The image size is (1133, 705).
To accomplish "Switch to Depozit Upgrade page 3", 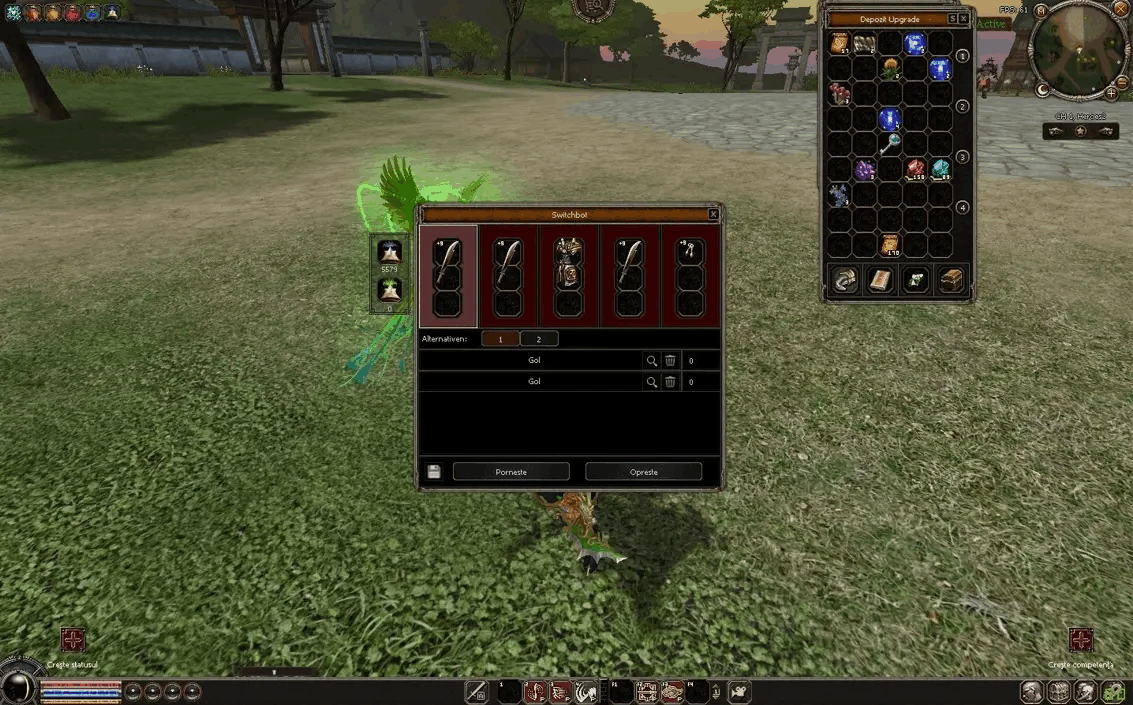I will 962,157.
